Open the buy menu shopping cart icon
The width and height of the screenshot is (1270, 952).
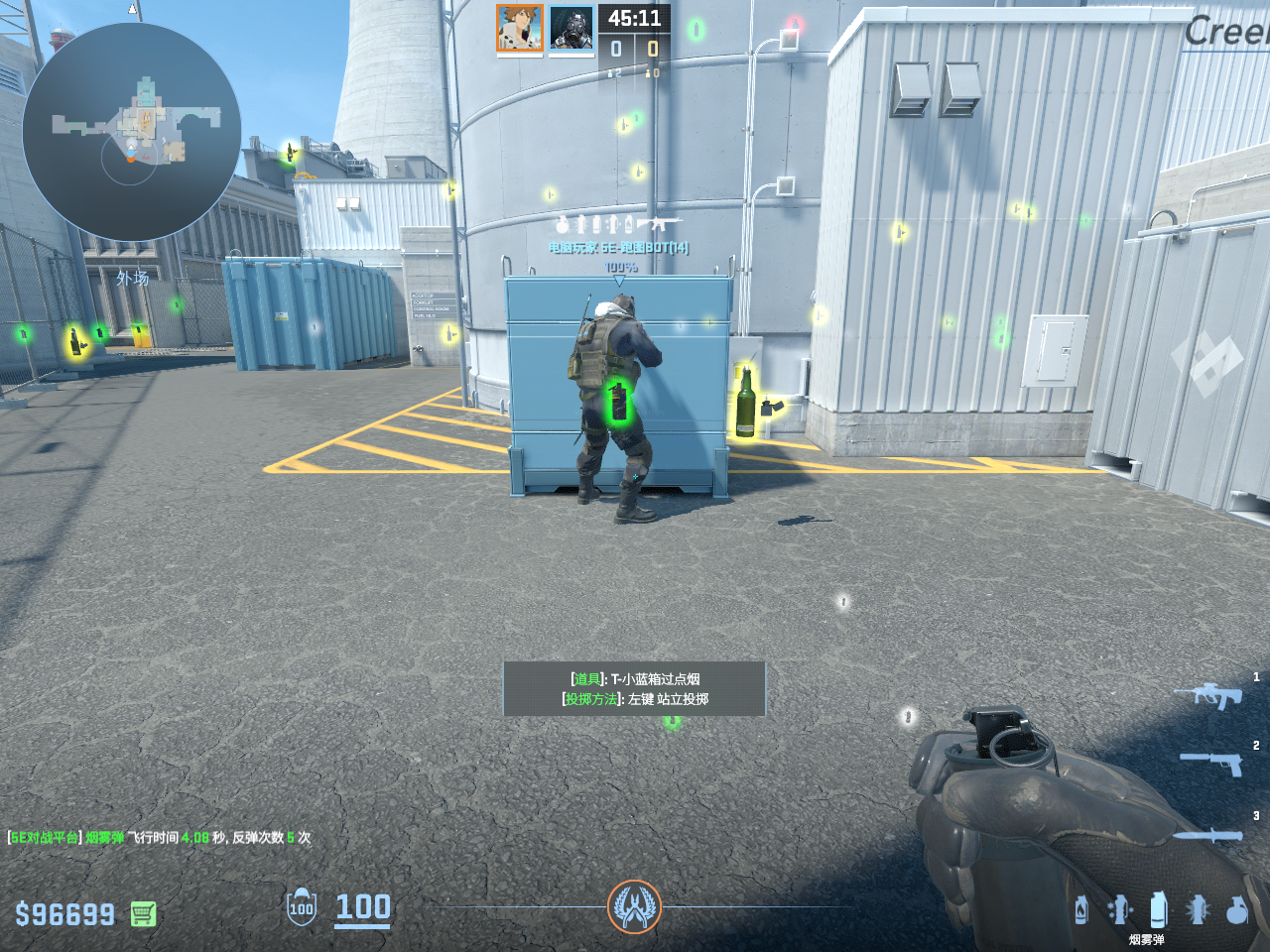coord(143,913)
